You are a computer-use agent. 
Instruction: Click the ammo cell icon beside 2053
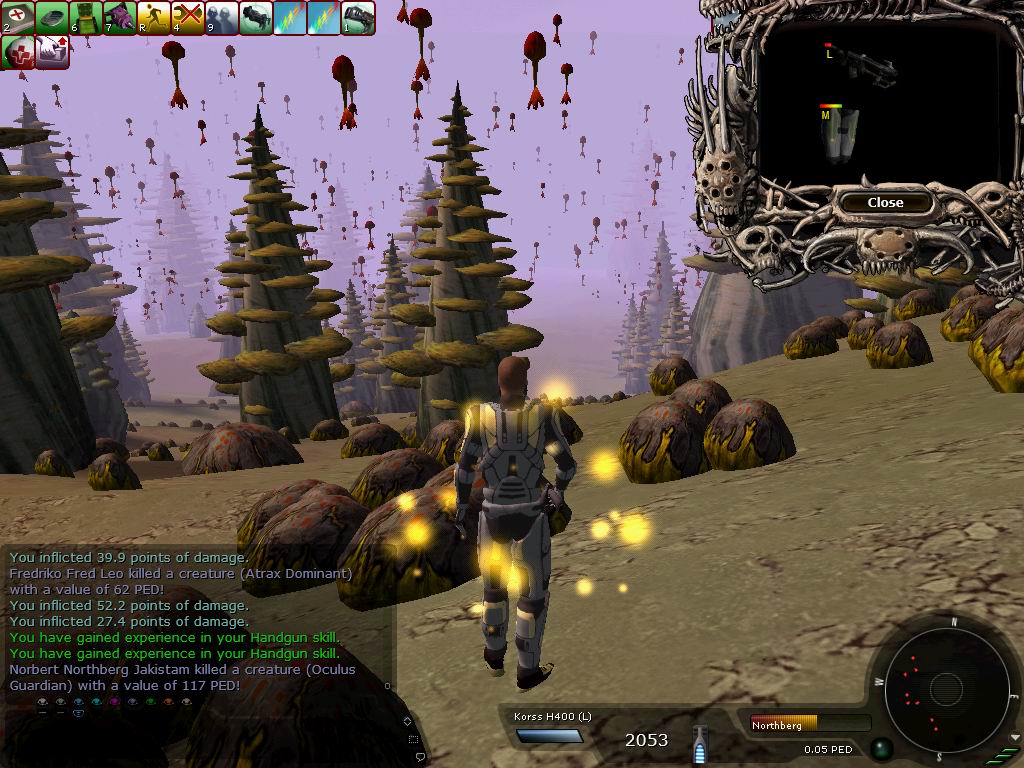700,745
